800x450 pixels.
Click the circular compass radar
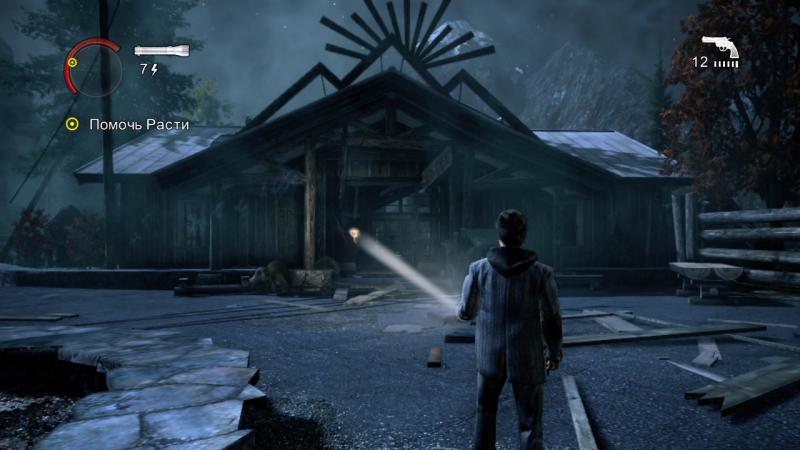point(93,68)
